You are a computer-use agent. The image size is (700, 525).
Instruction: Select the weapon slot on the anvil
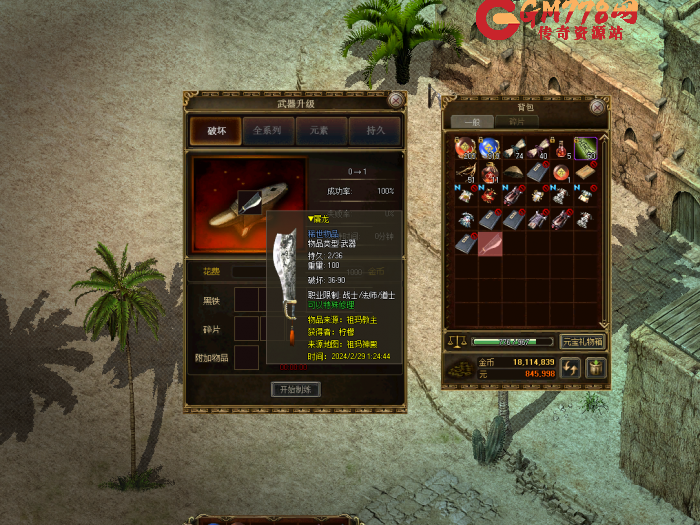click(x=250, y=202)
